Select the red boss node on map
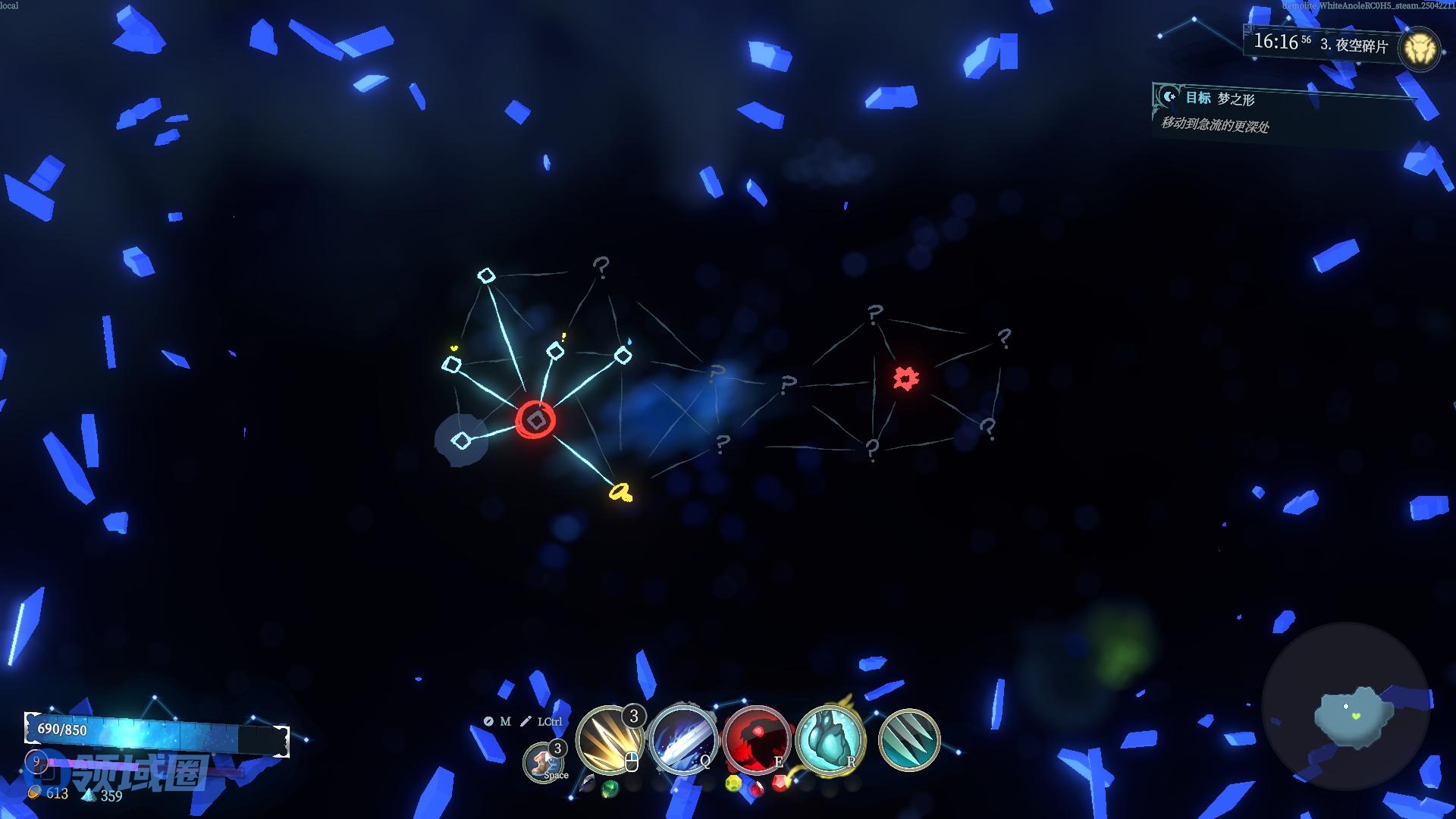Image resolution: width=1456 pixels, height=819 pixels. coord(905,378)
